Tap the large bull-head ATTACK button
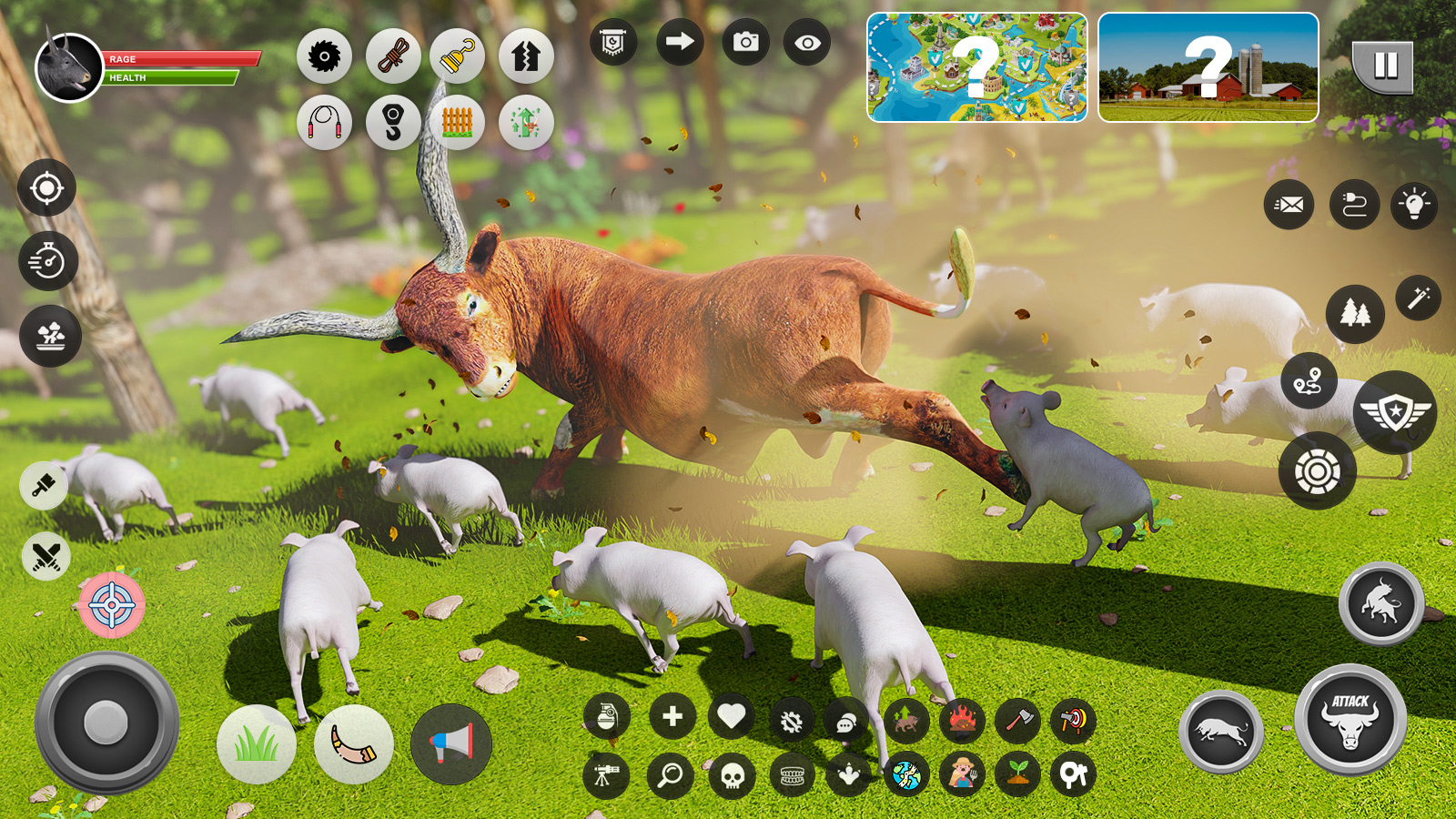 click(x=1350, y=720)
